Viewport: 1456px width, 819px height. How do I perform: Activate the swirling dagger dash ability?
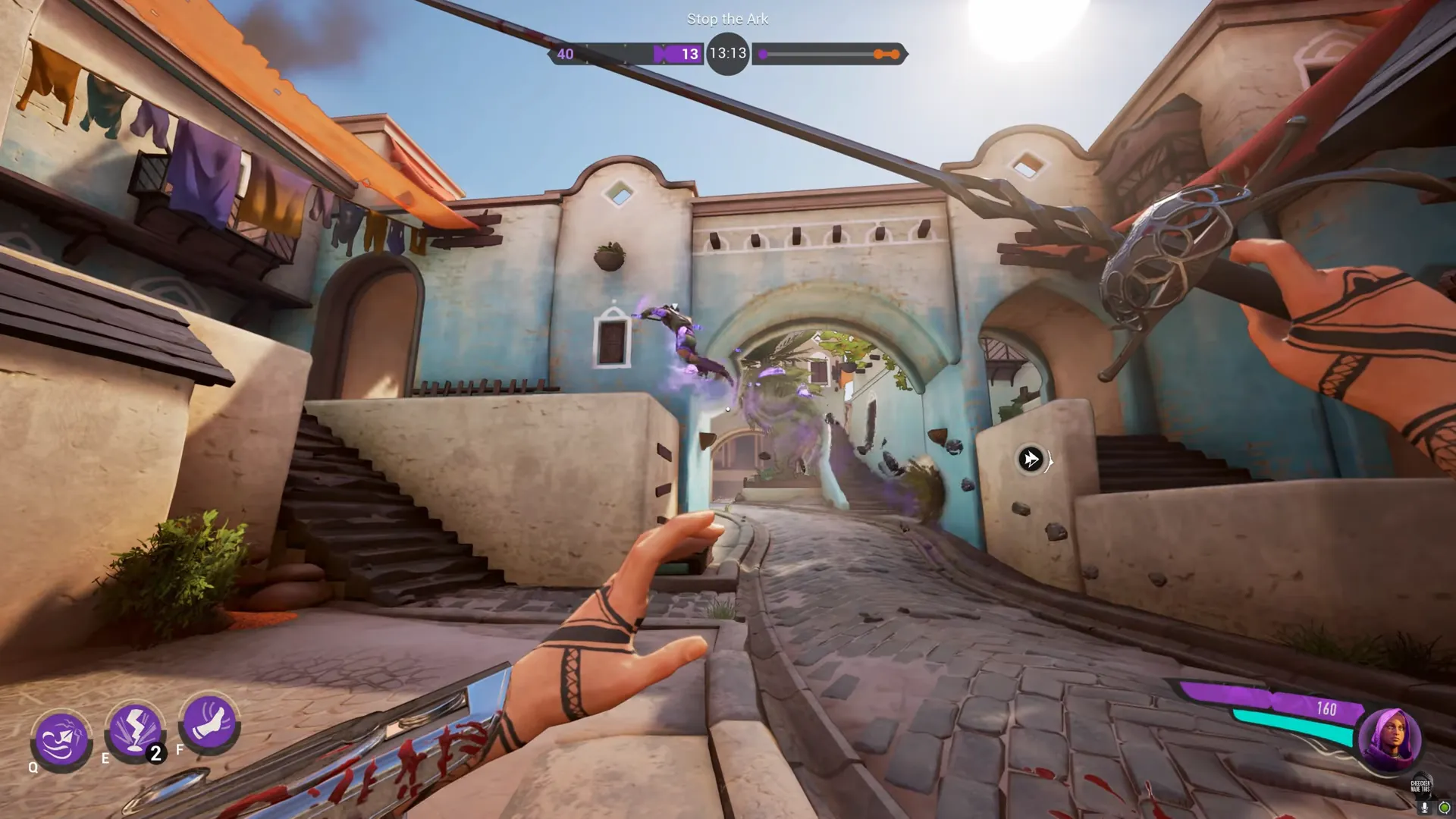[x=61, y=739]
